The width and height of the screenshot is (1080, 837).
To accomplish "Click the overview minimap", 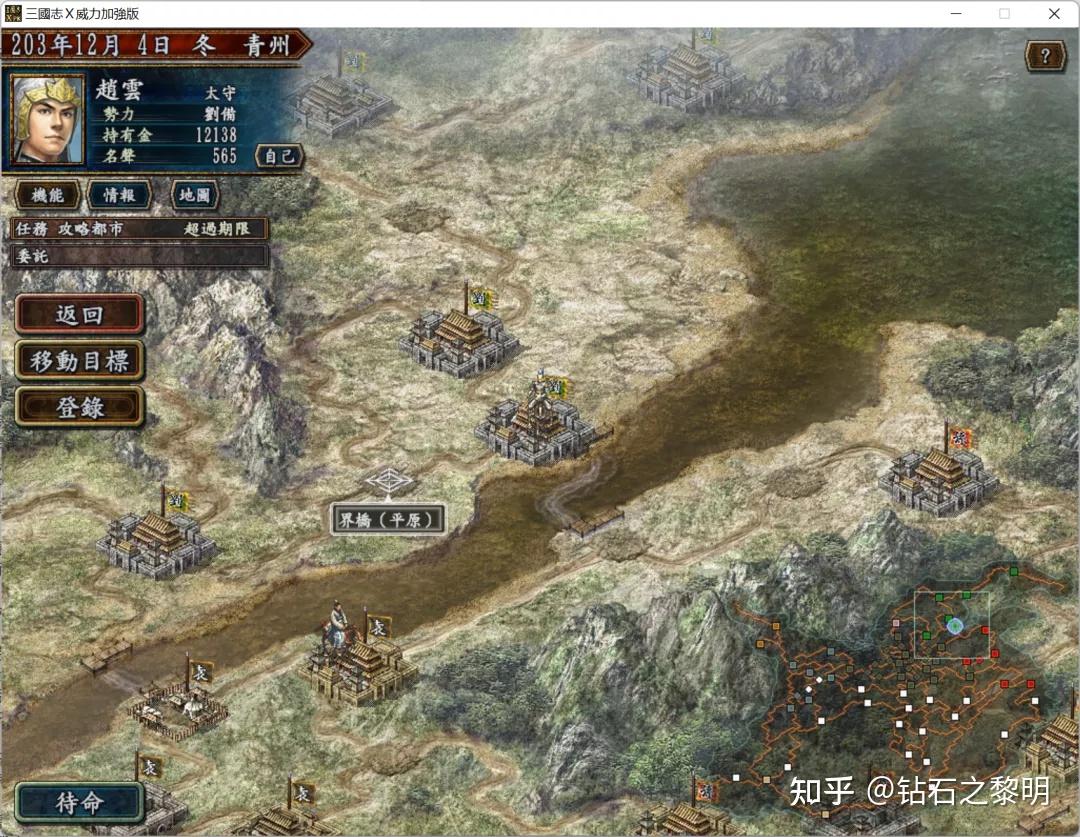I will (x=900, y=690).
